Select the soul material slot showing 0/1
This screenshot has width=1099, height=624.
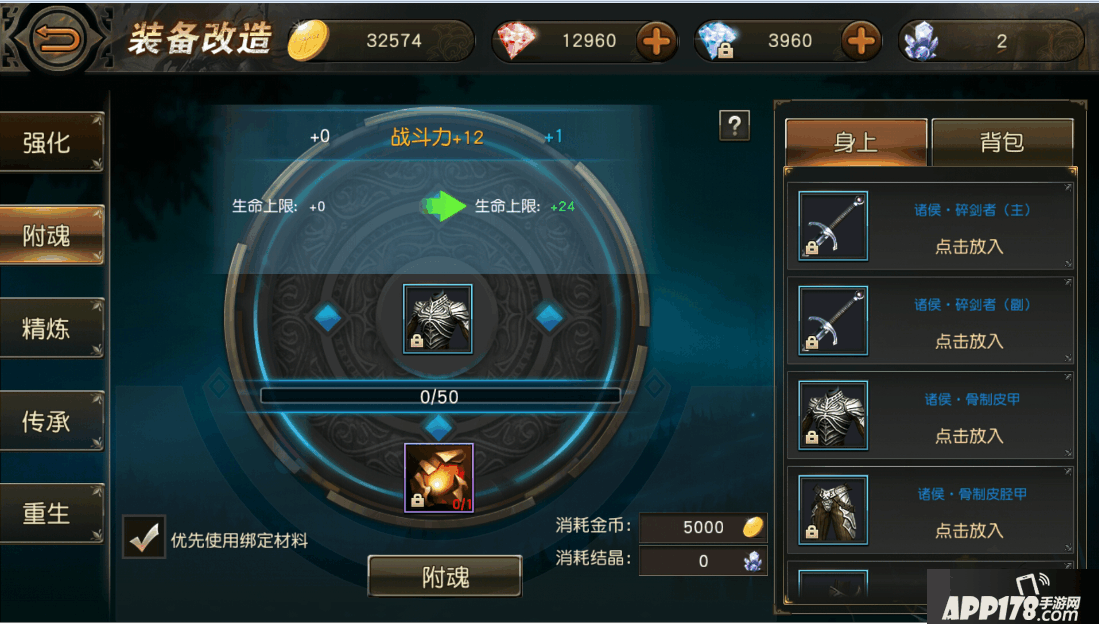pos(439,478)
